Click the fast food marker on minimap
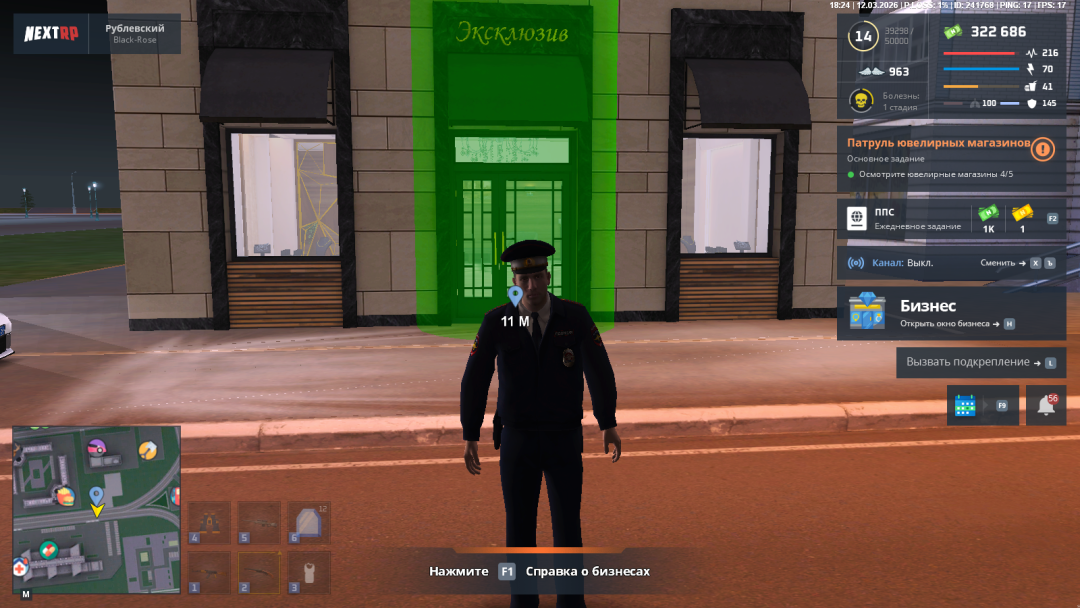The height and width of the screenshot is (608, 1080). (x=64, y=495)
